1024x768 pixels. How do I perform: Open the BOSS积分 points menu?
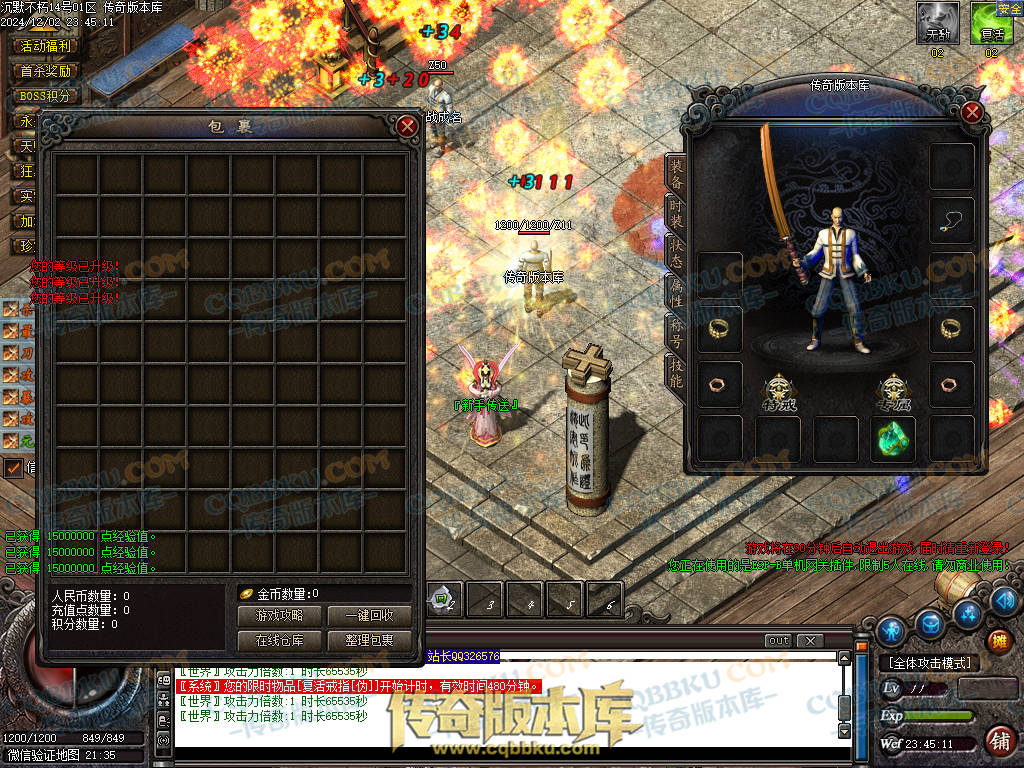(46, 96)
